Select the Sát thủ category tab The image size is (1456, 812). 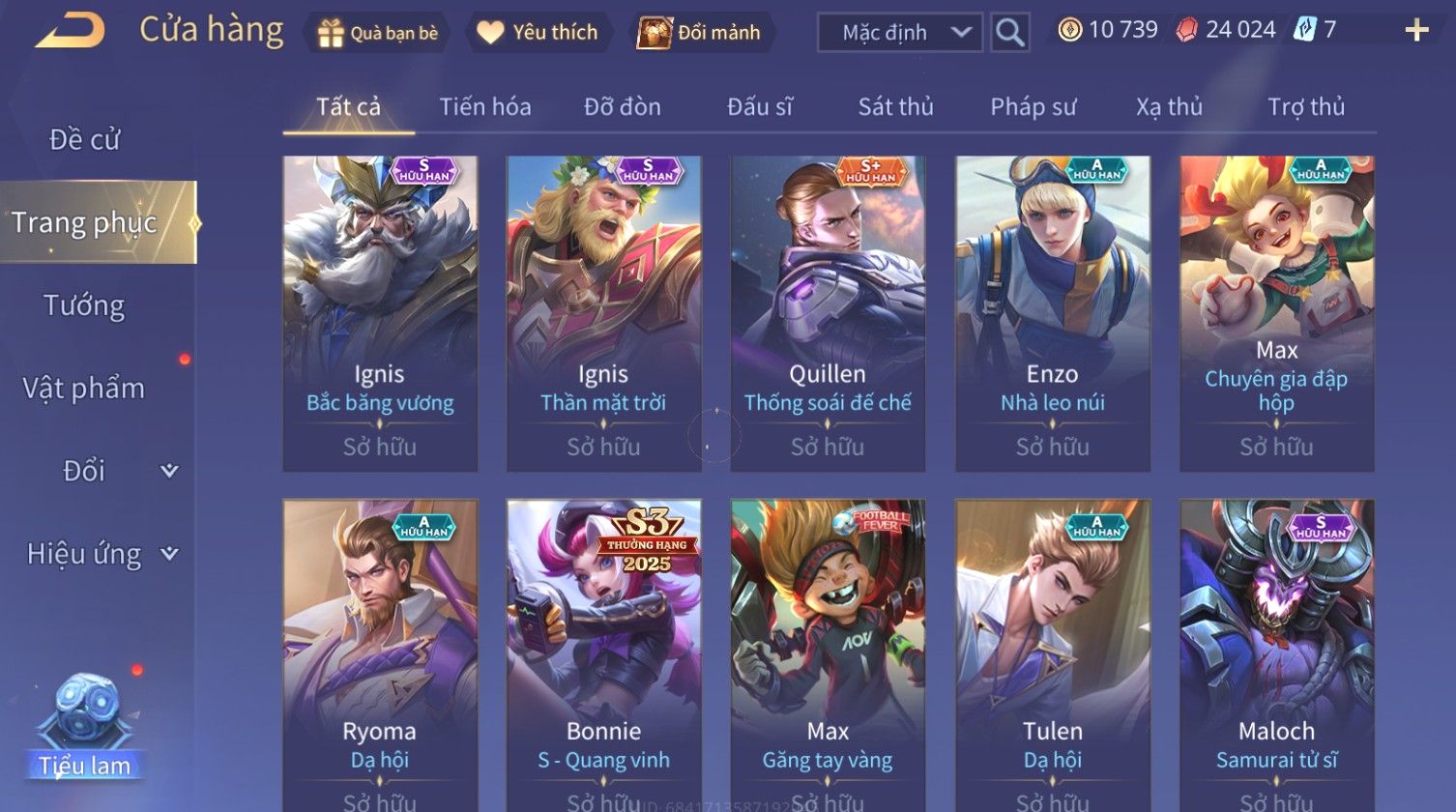click(895, 107)
